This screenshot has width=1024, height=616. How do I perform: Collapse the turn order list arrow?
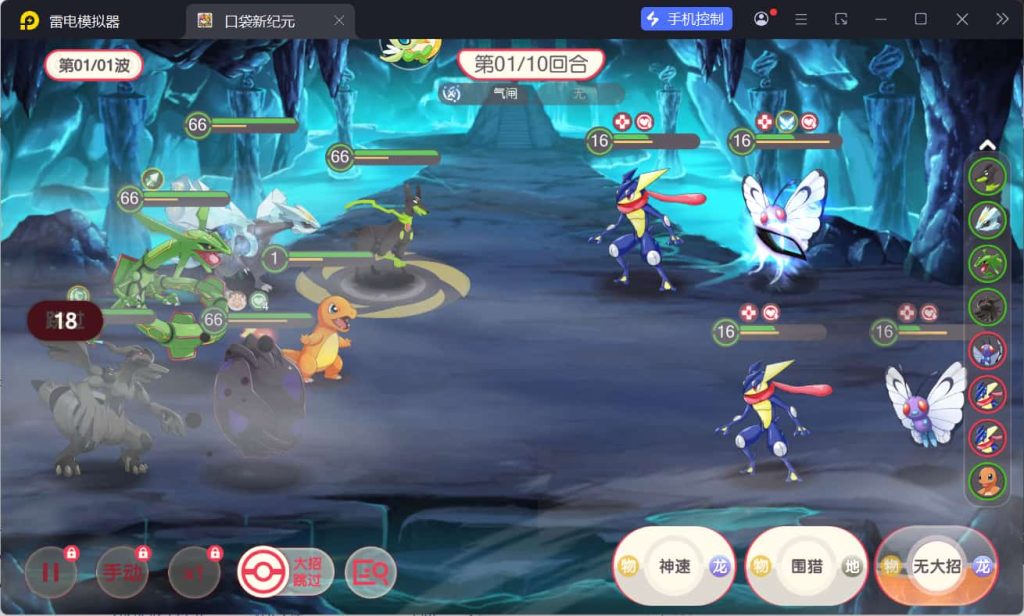click(x=987, y=146)
